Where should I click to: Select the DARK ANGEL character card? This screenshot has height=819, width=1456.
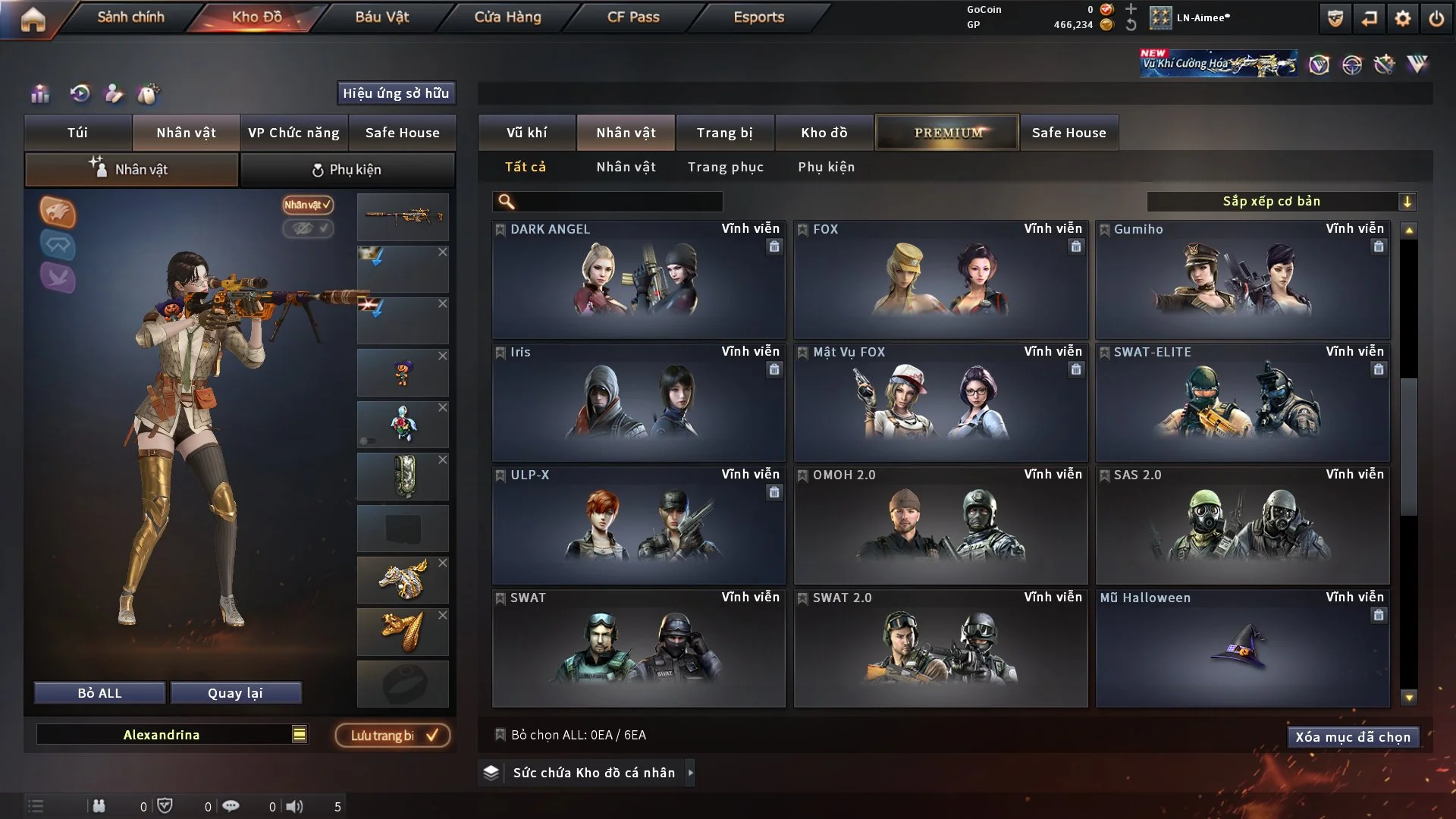click(639, 280)
